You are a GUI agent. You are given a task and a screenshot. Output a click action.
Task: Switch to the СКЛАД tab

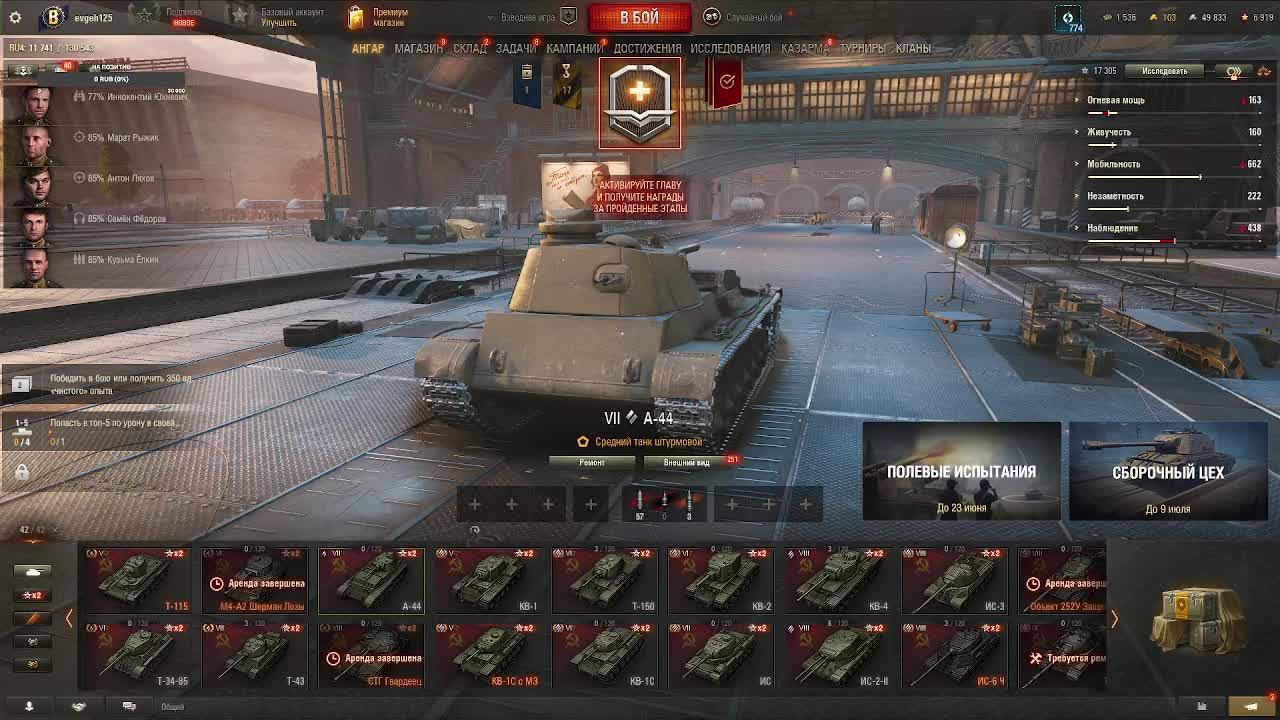coord(469,48)
